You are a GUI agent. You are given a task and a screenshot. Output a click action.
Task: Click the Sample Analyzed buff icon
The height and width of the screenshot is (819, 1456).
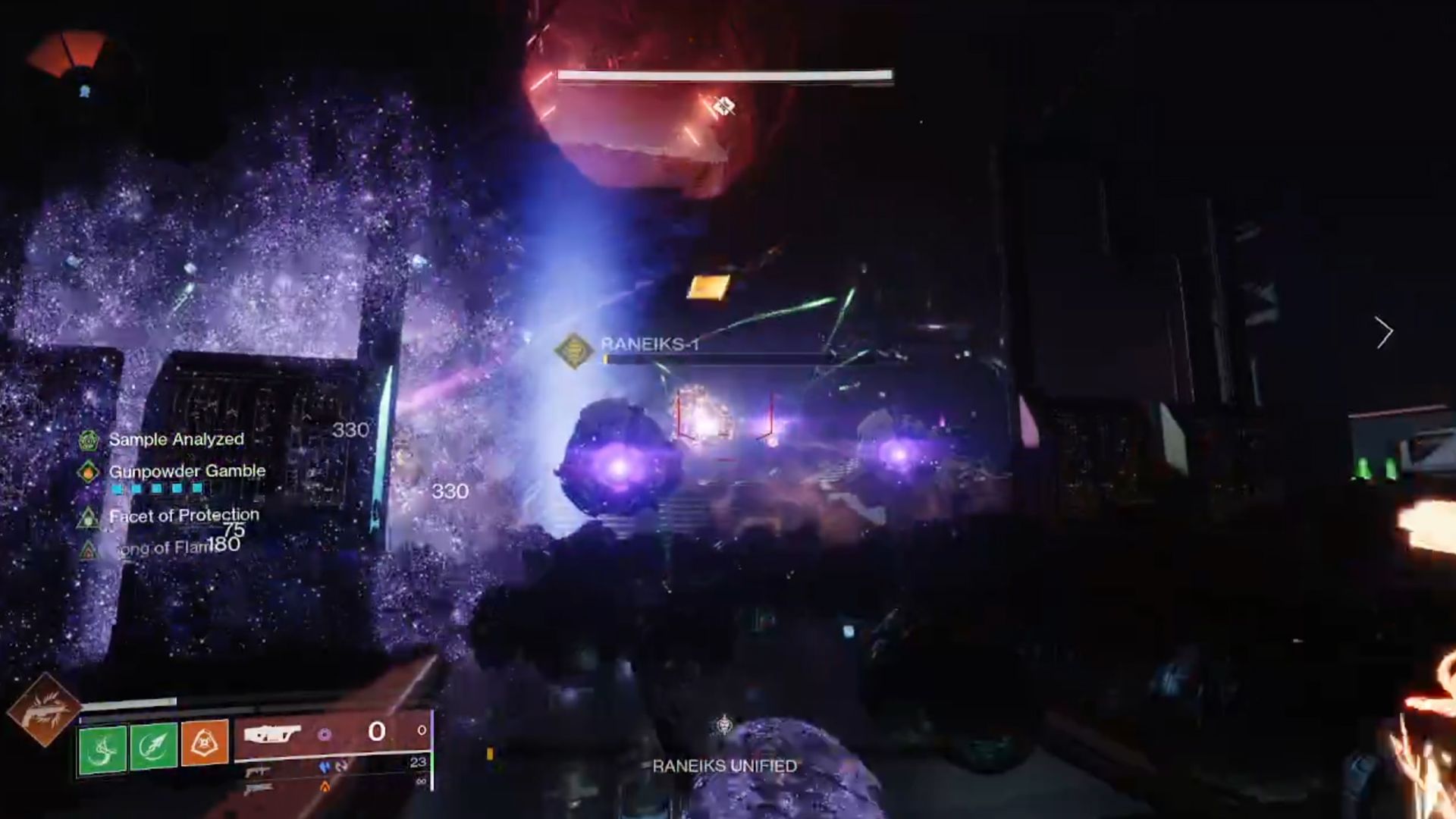pyautogui.click(x=88, y=440)
